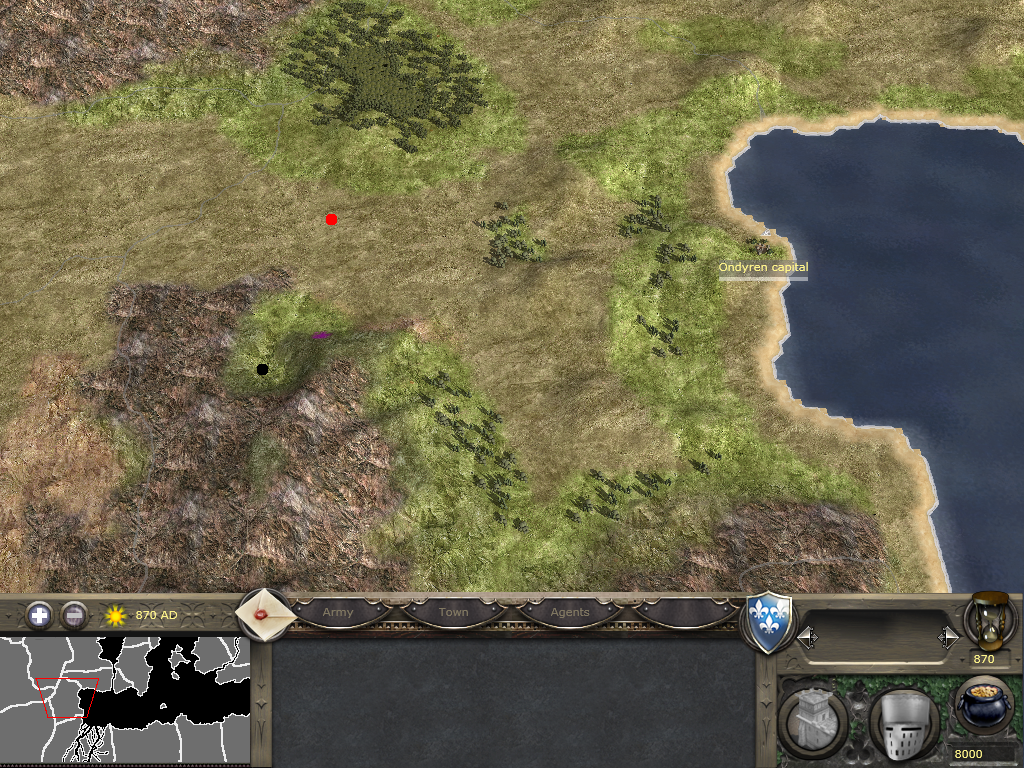Open the construction tower button

813,722
